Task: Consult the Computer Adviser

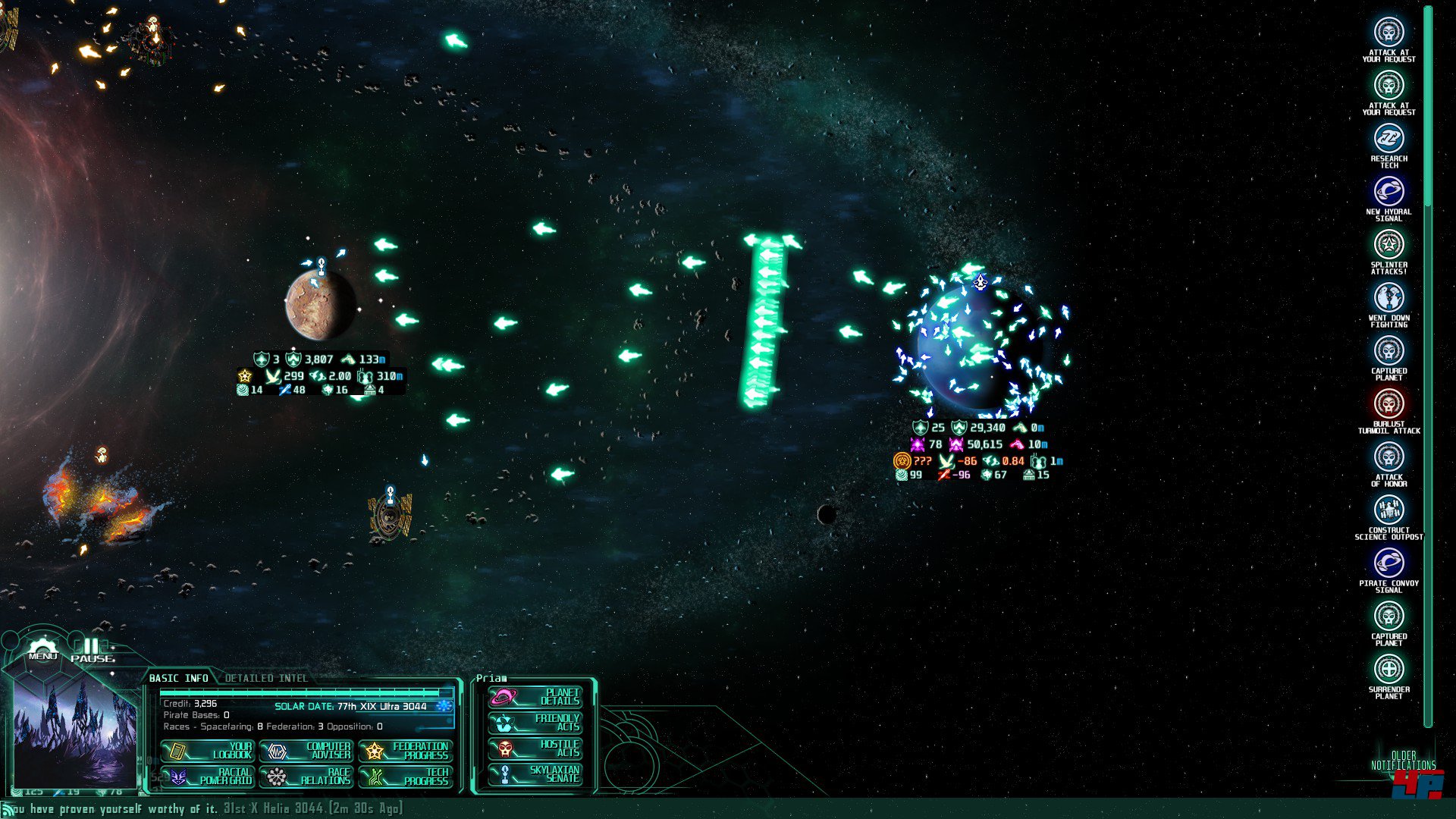Action: 306,751
